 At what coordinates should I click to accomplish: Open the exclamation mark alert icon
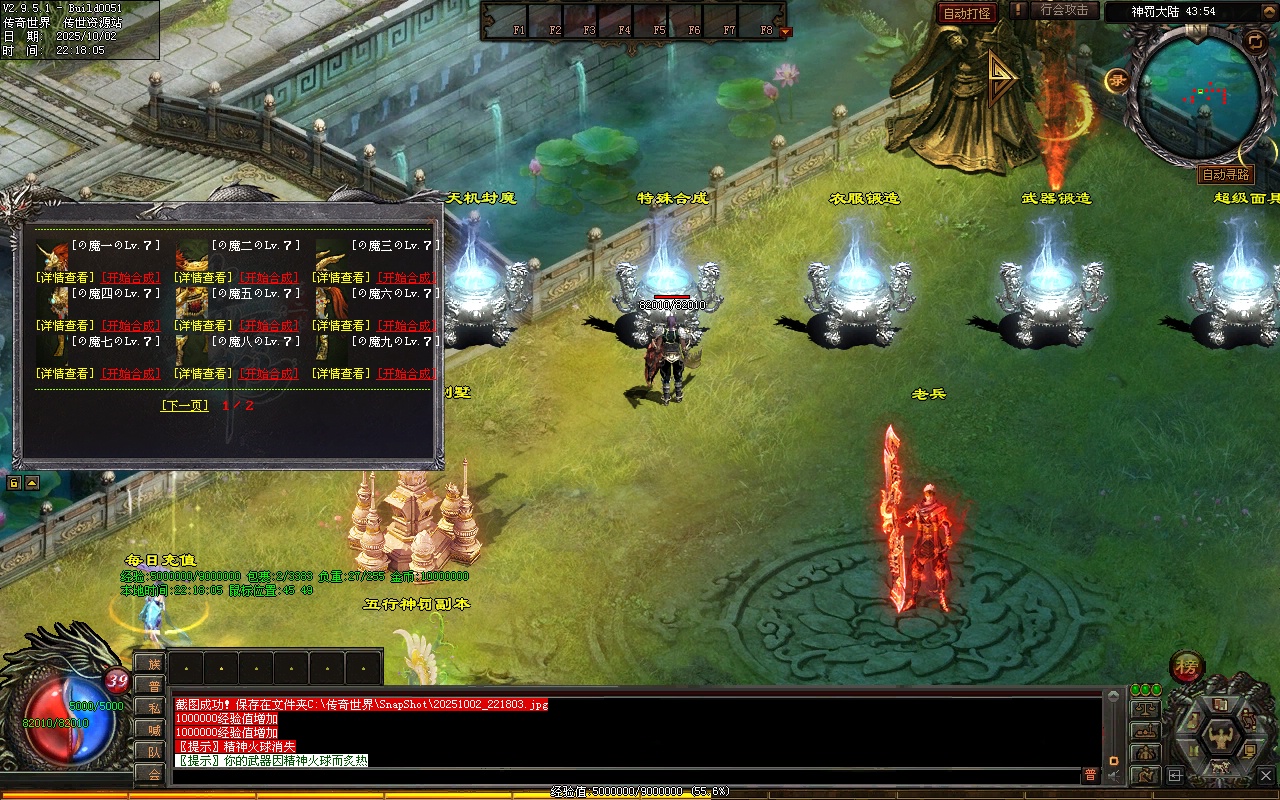click(1018, 10)
